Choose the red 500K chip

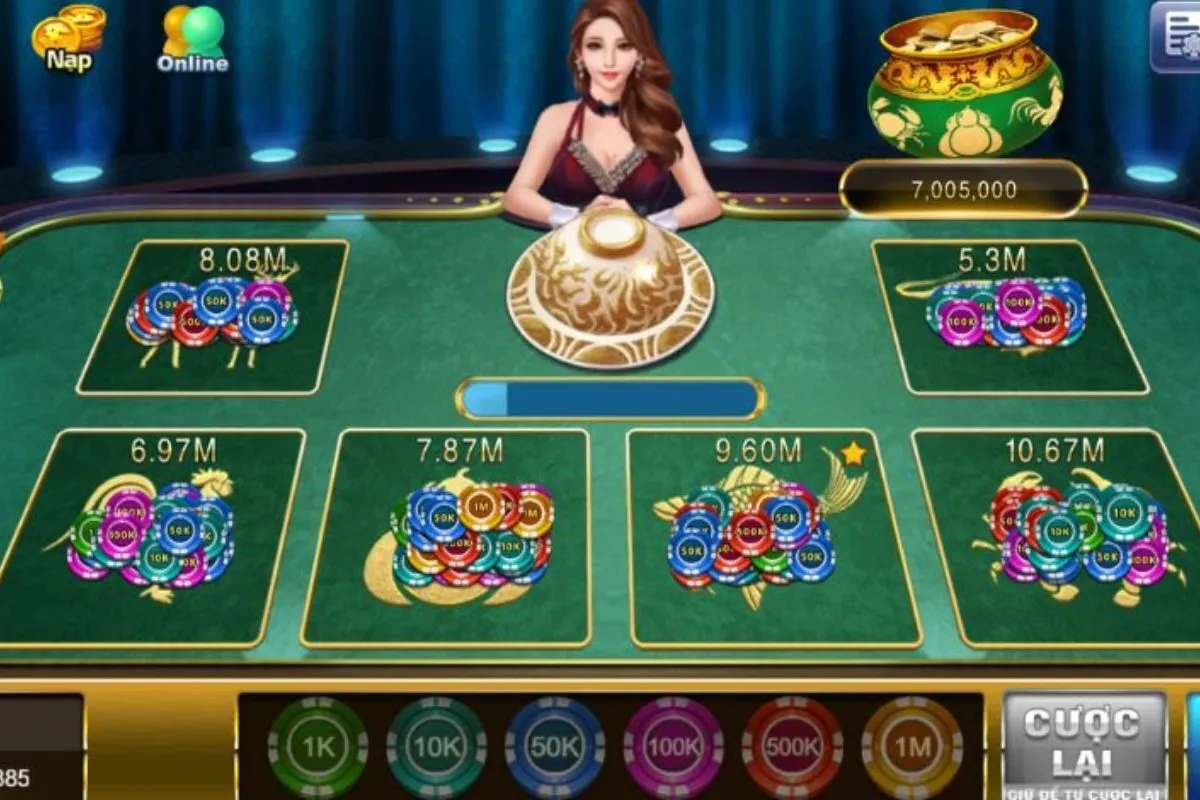pyautogui.click(x=792, y=747)
